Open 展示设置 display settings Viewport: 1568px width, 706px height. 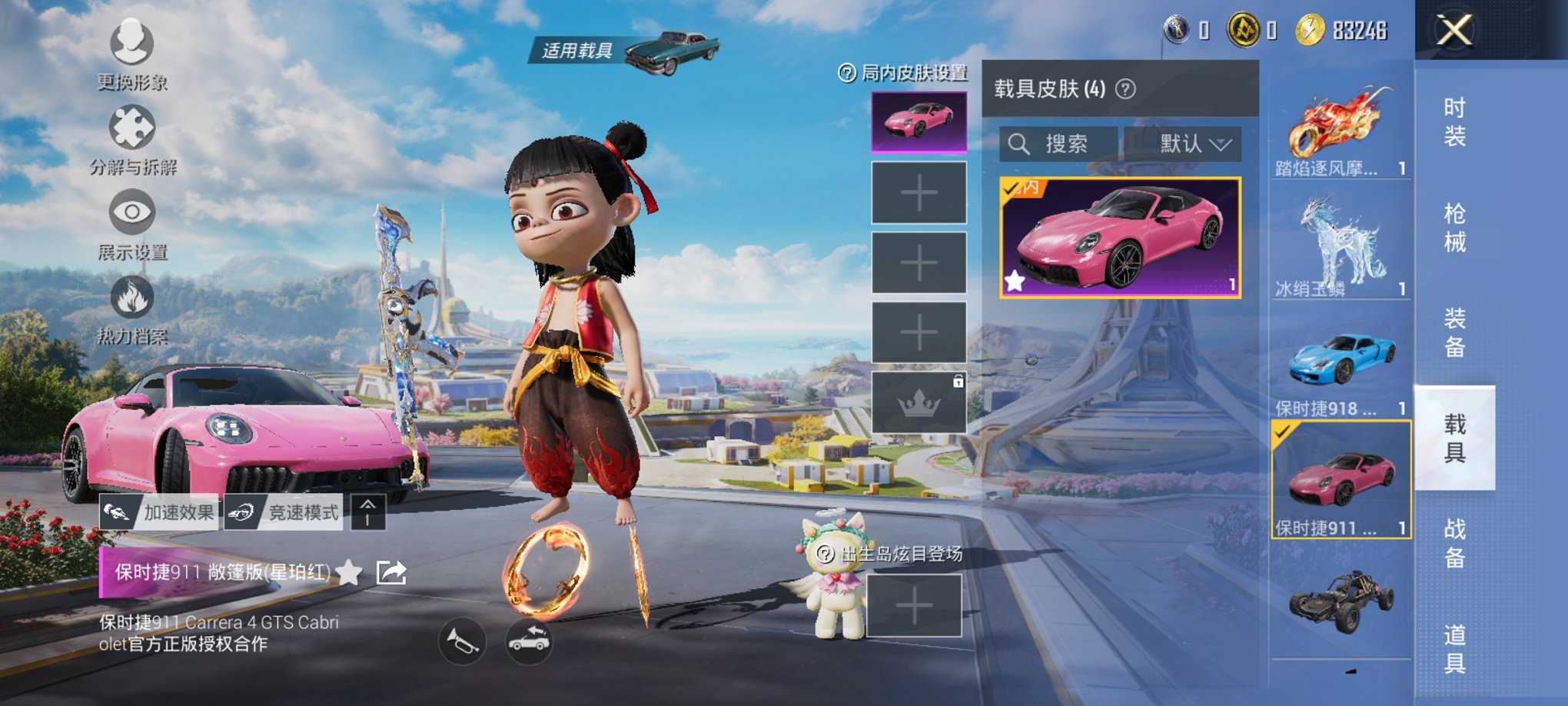(132, 223)
